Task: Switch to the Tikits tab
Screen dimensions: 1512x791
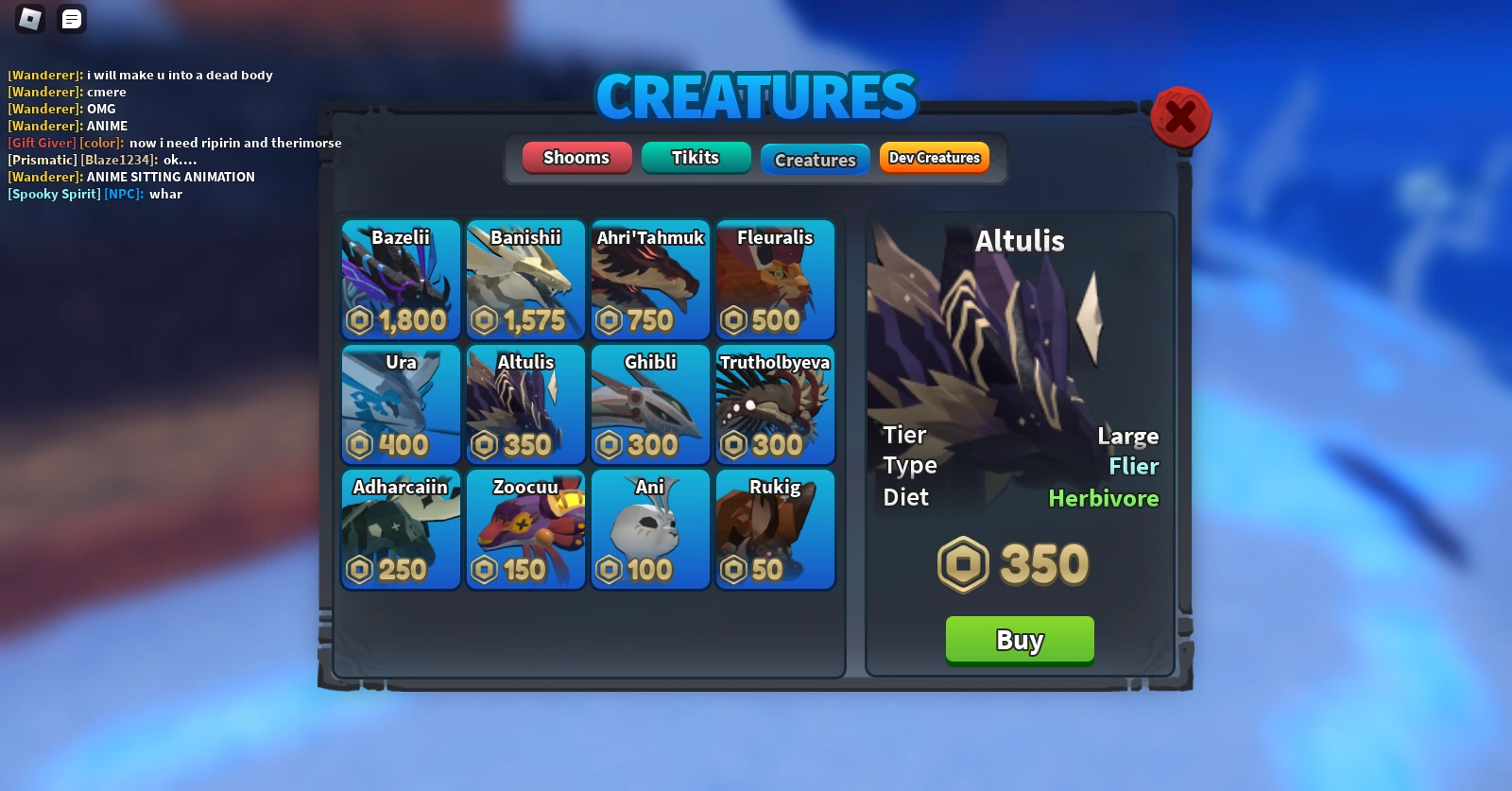Action: 696,158
